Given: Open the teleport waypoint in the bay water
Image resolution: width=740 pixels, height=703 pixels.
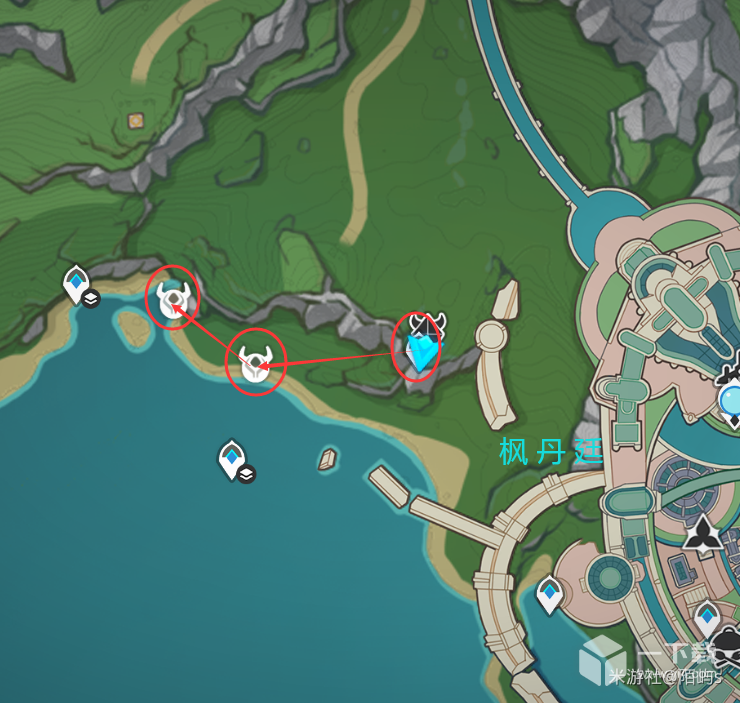Looking at the screenshot, I should tap(232, 459).
